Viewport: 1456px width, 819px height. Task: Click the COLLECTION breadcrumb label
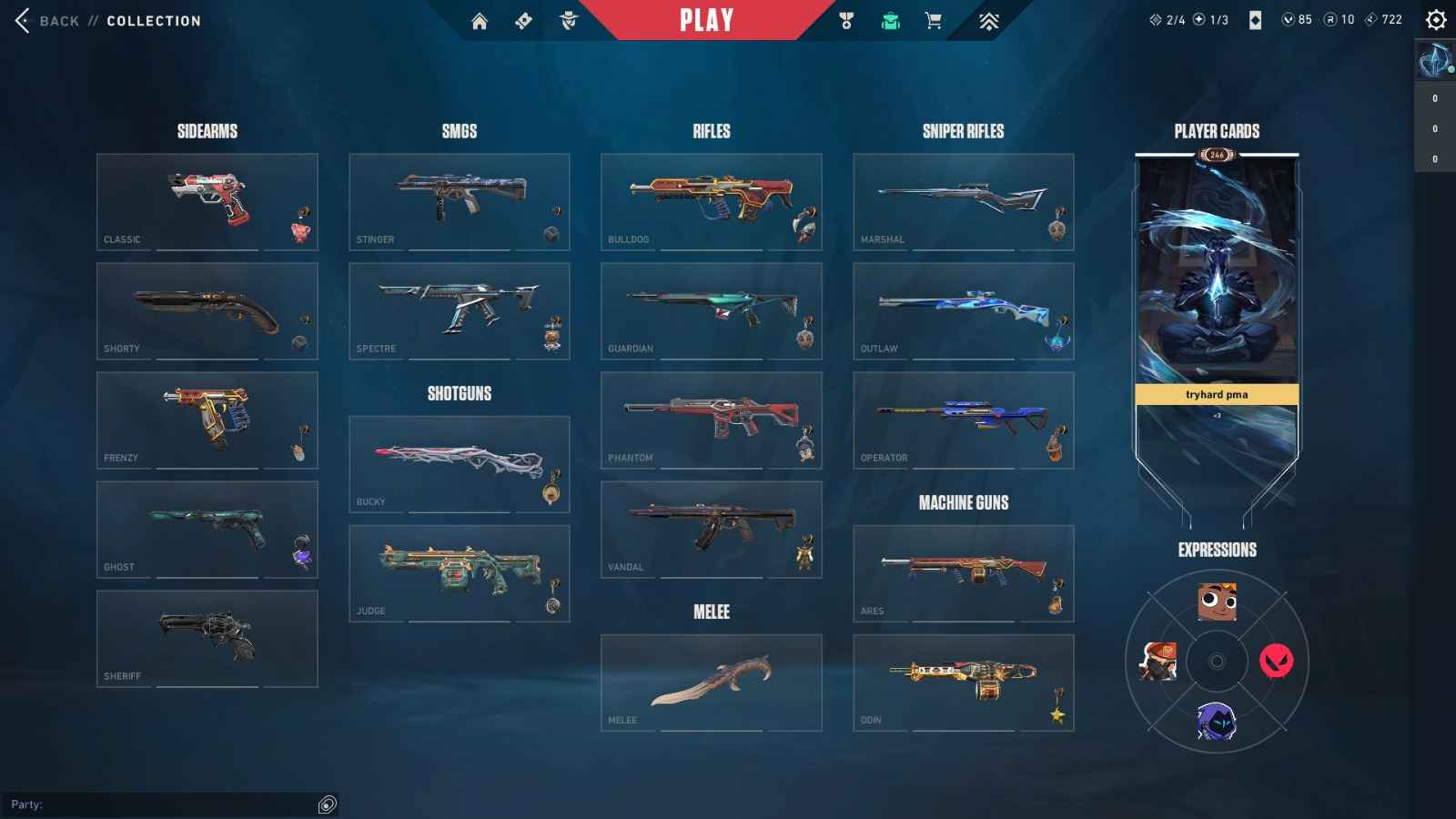click(x=153, y=20)
